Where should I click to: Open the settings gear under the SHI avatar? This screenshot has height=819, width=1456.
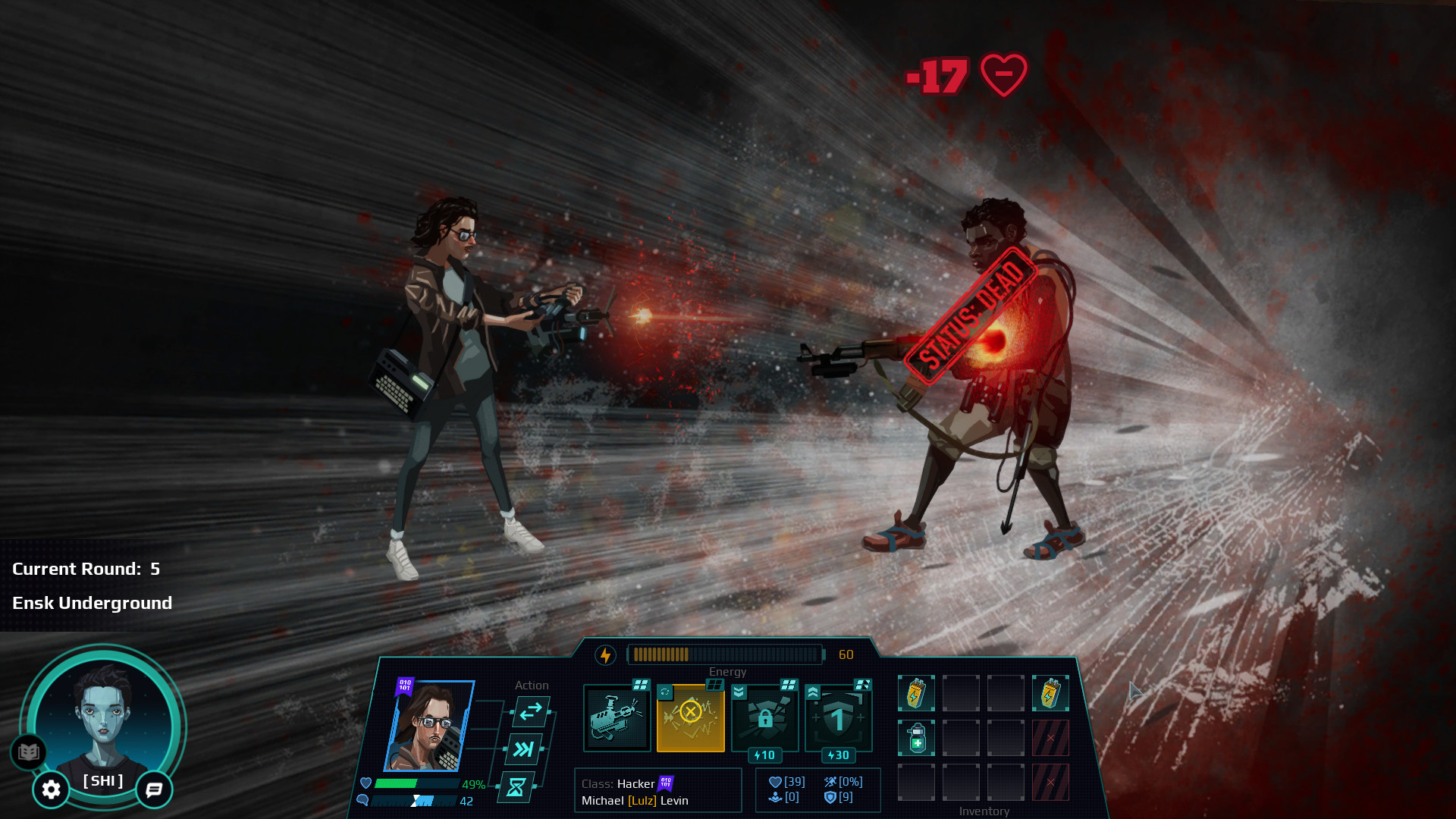51,790
